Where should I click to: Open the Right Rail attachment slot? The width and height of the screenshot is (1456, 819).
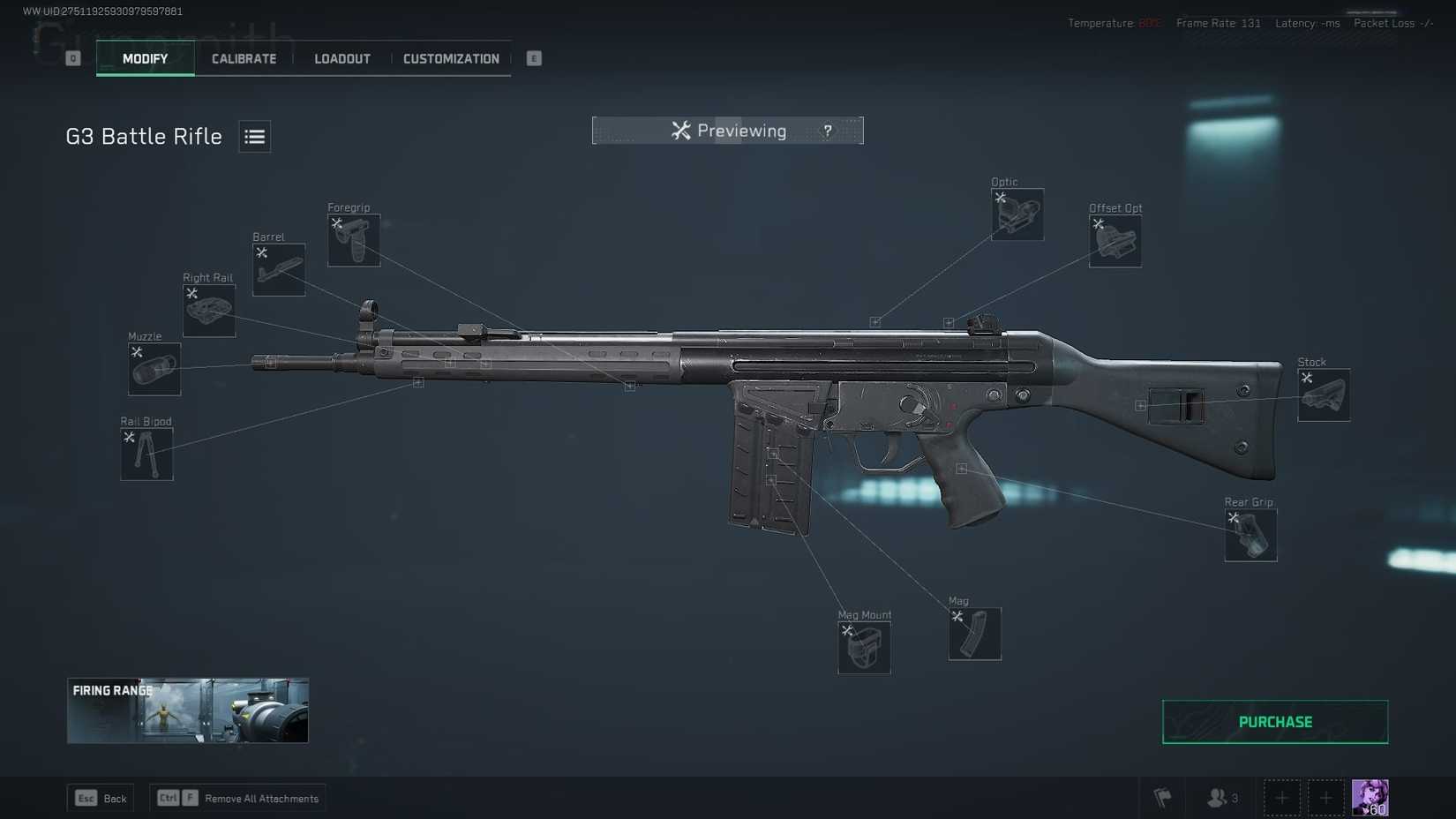(209, 310)
